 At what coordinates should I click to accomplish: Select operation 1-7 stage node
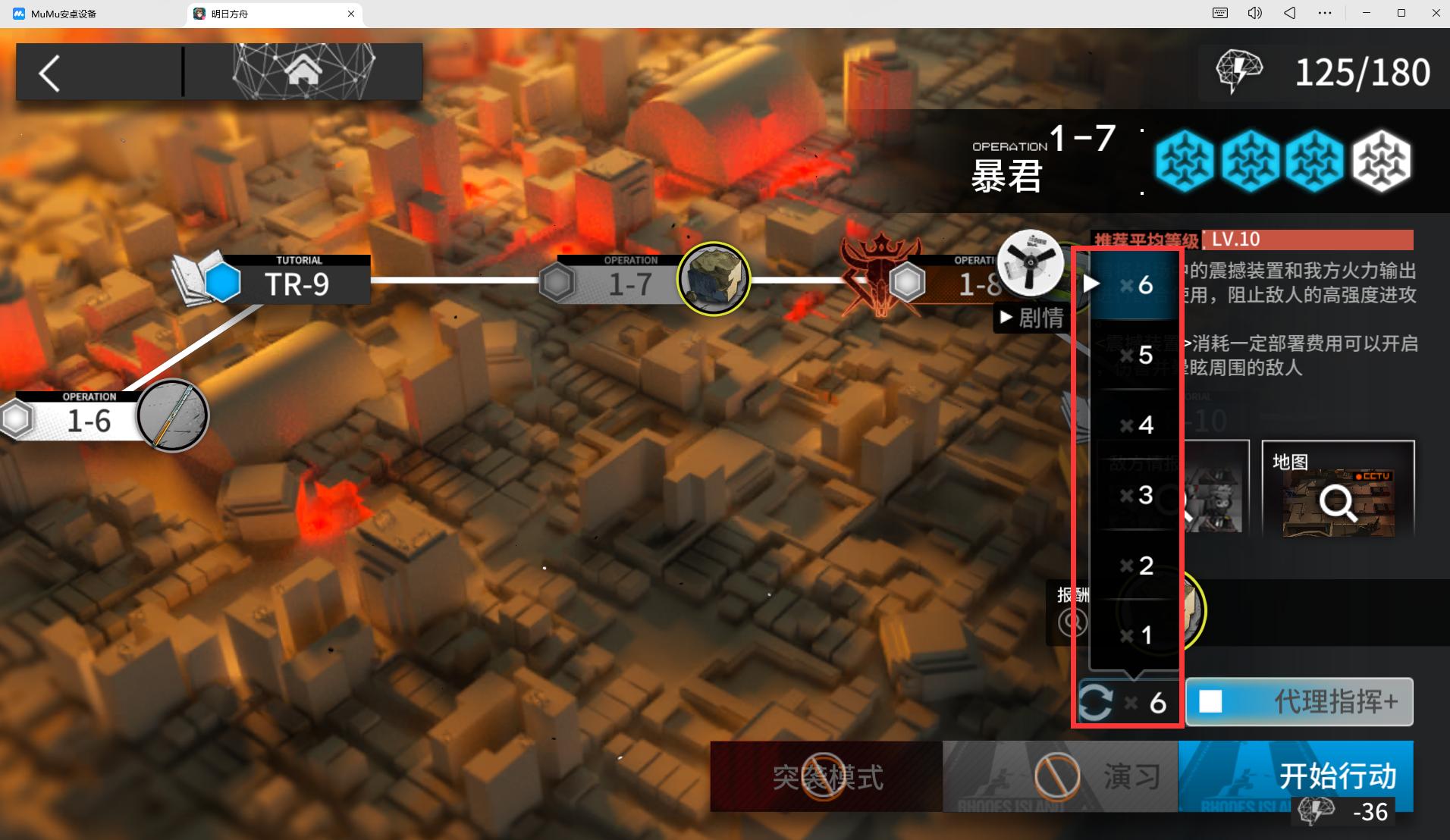(629, 284)
